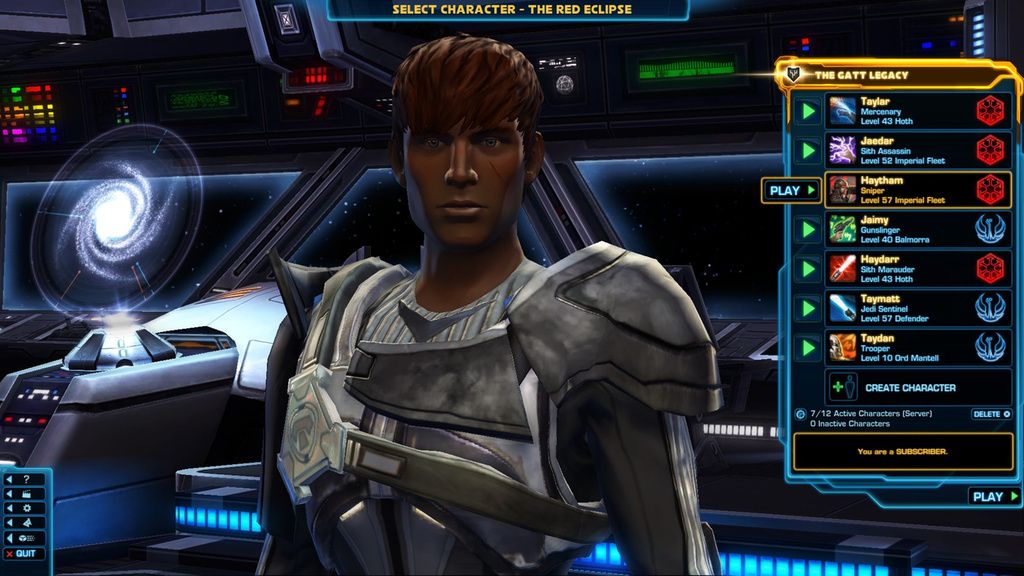Viewport: 1024px width, 576px height.
Task: Click the Delete character button
Action: coord(991,414)
